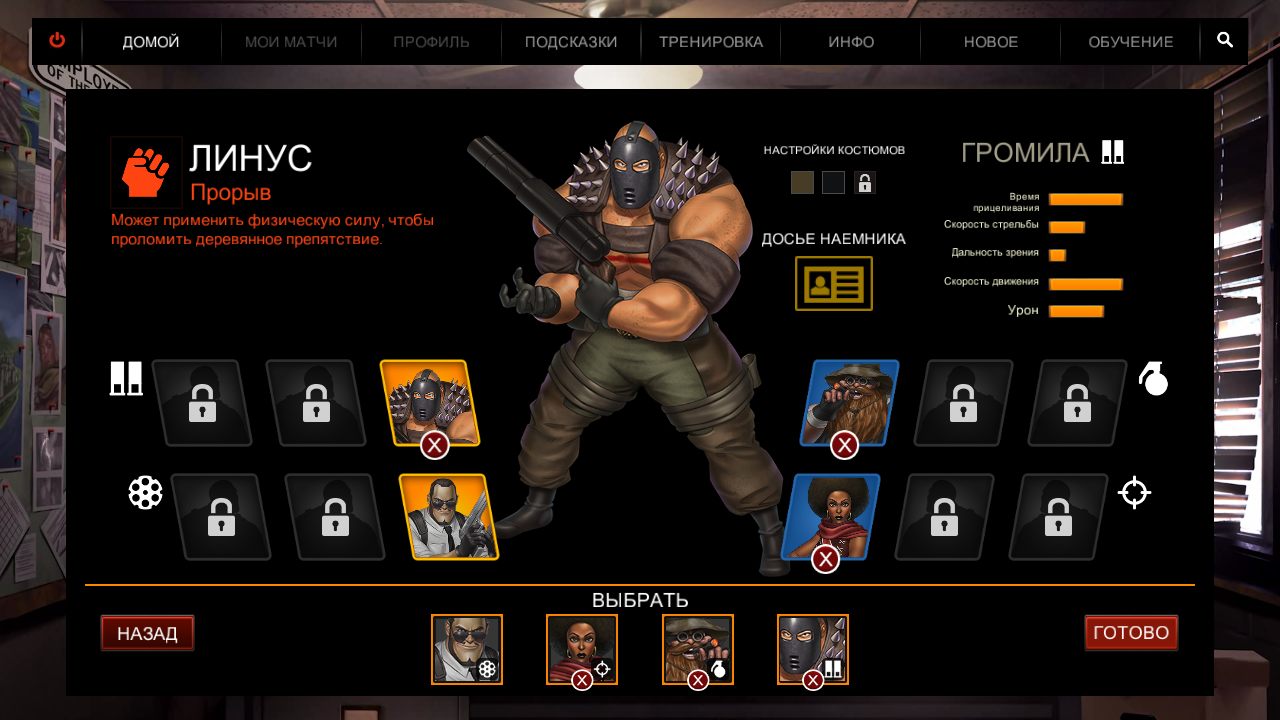Open the mercenary dossier card icon
The image size is (1280, 720).
(x=833, y=283)
